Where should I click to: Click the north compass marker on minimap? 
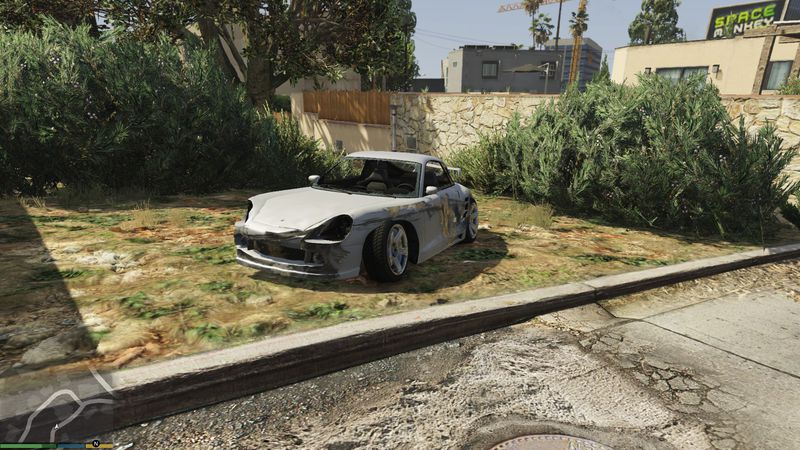tap(96, 443)
